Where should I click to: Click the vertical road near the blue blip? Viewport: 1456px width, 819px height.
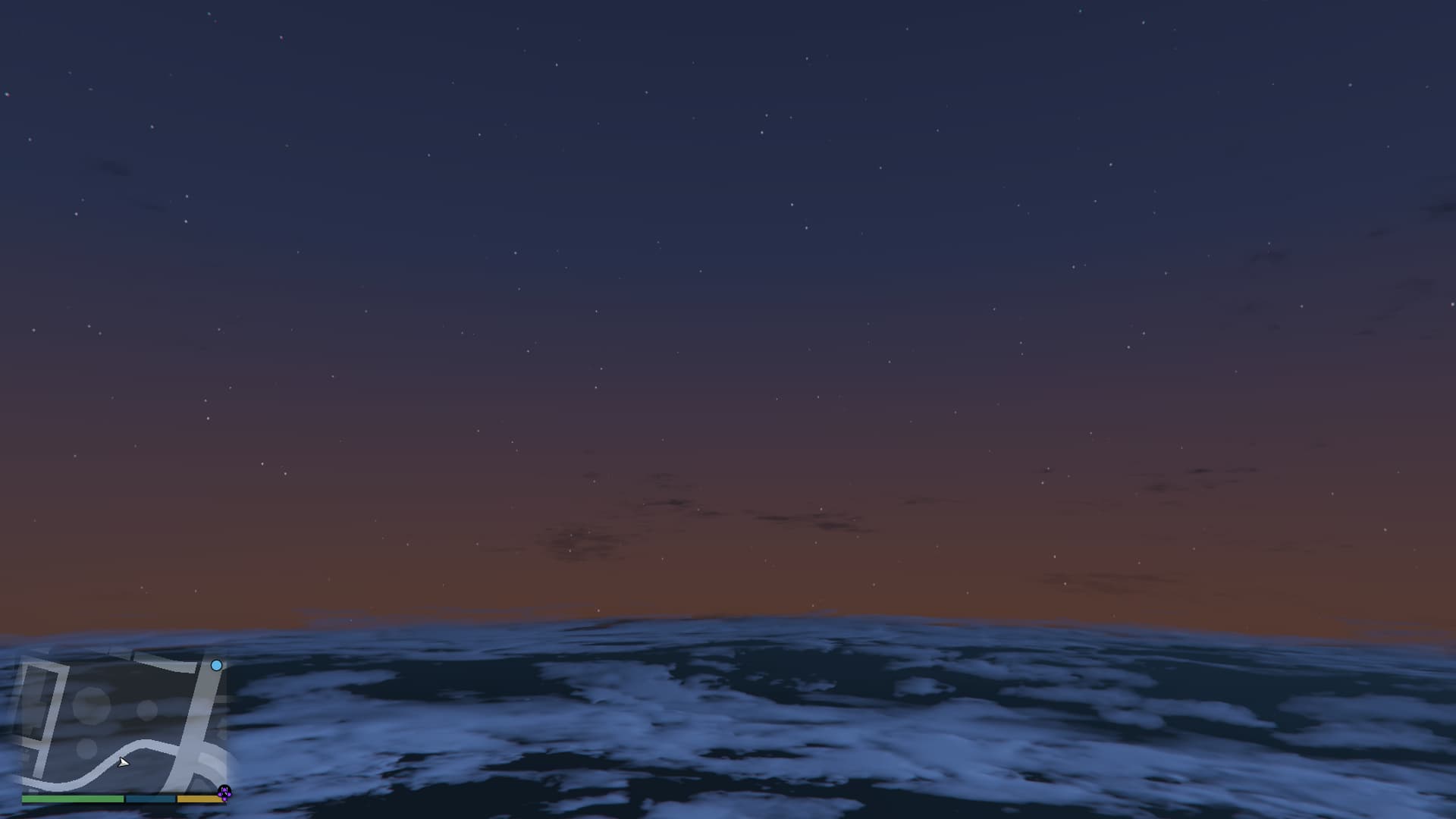coord(204,682)
